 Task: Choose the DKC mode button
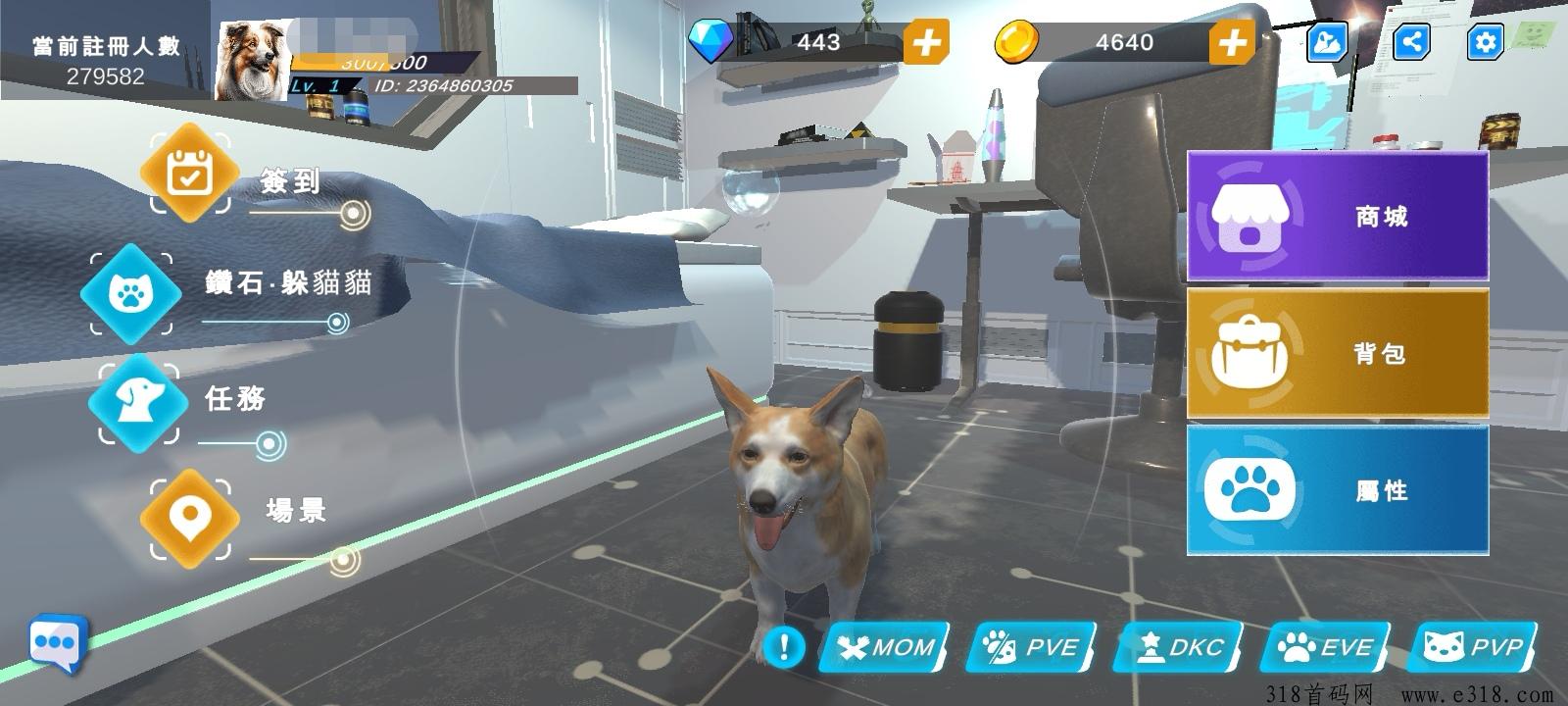pyautogui.click(x=1179, y=647)
